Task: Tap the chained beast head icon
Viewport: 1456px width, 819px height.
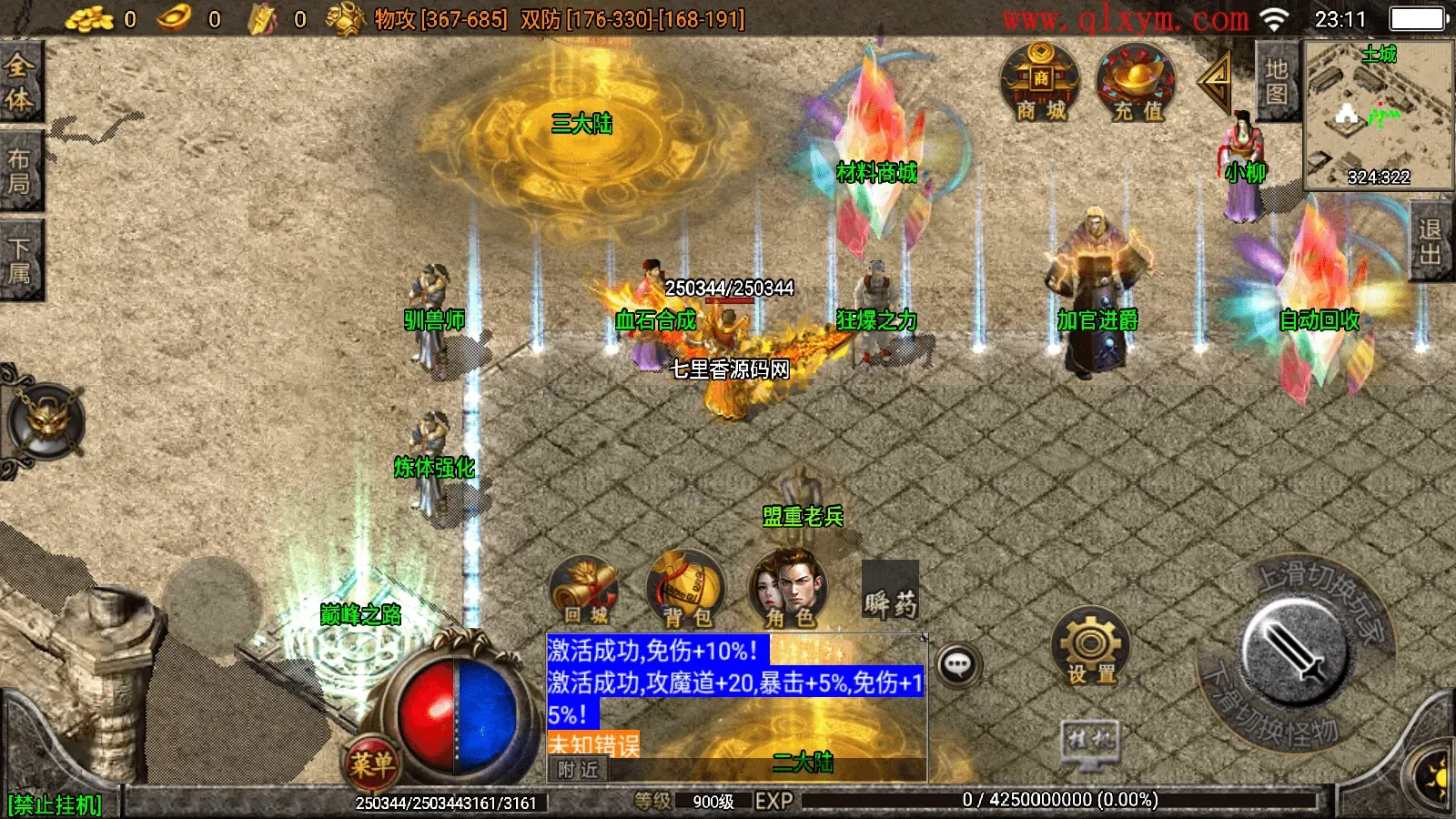Action: [x=45, y=421]
